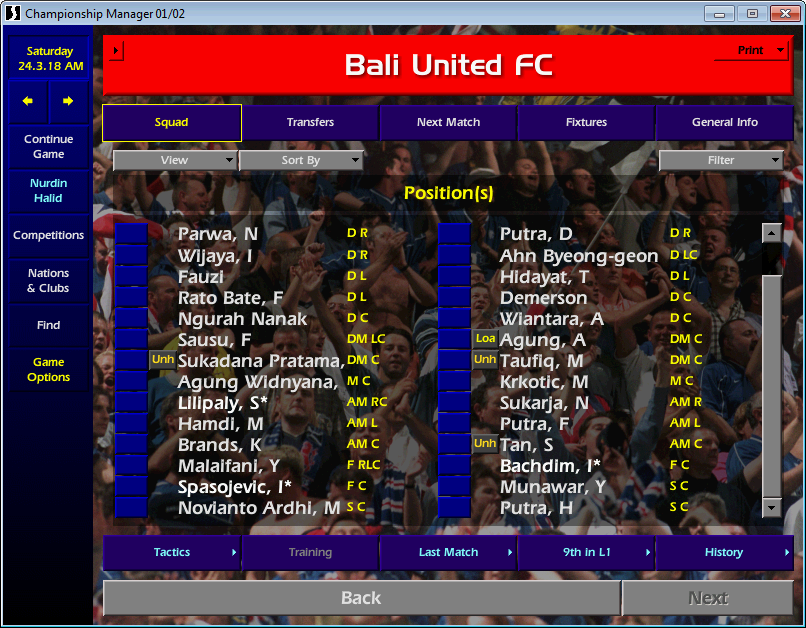Close the Championship Manager window
Viewport: 806px width, 628px height.
pos(780,13)
